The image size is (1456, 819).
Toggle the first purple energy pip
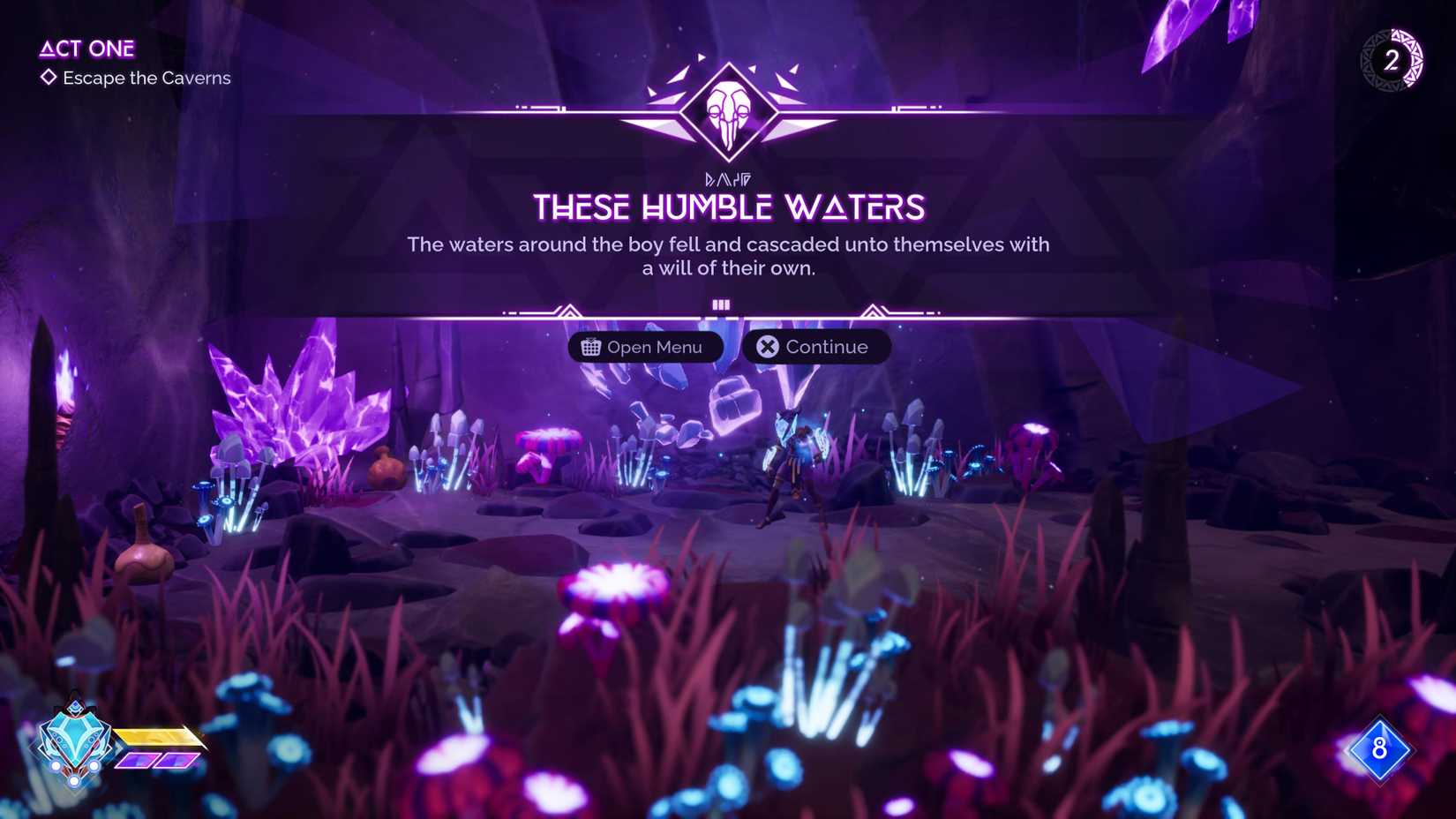click(x=138, y=760)
